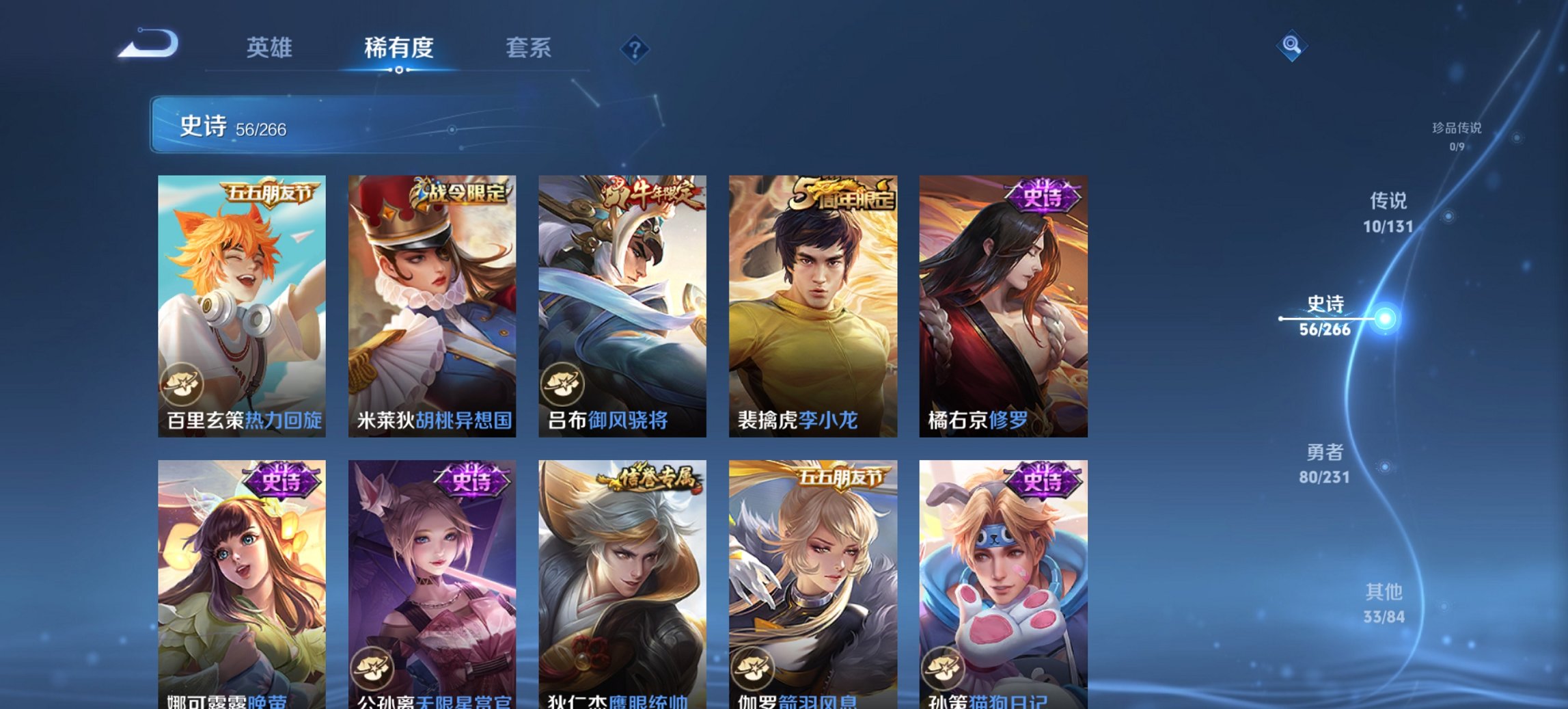Switch to the 套系 tab
Screen dimensions: 1568x709
pos(528,48)
